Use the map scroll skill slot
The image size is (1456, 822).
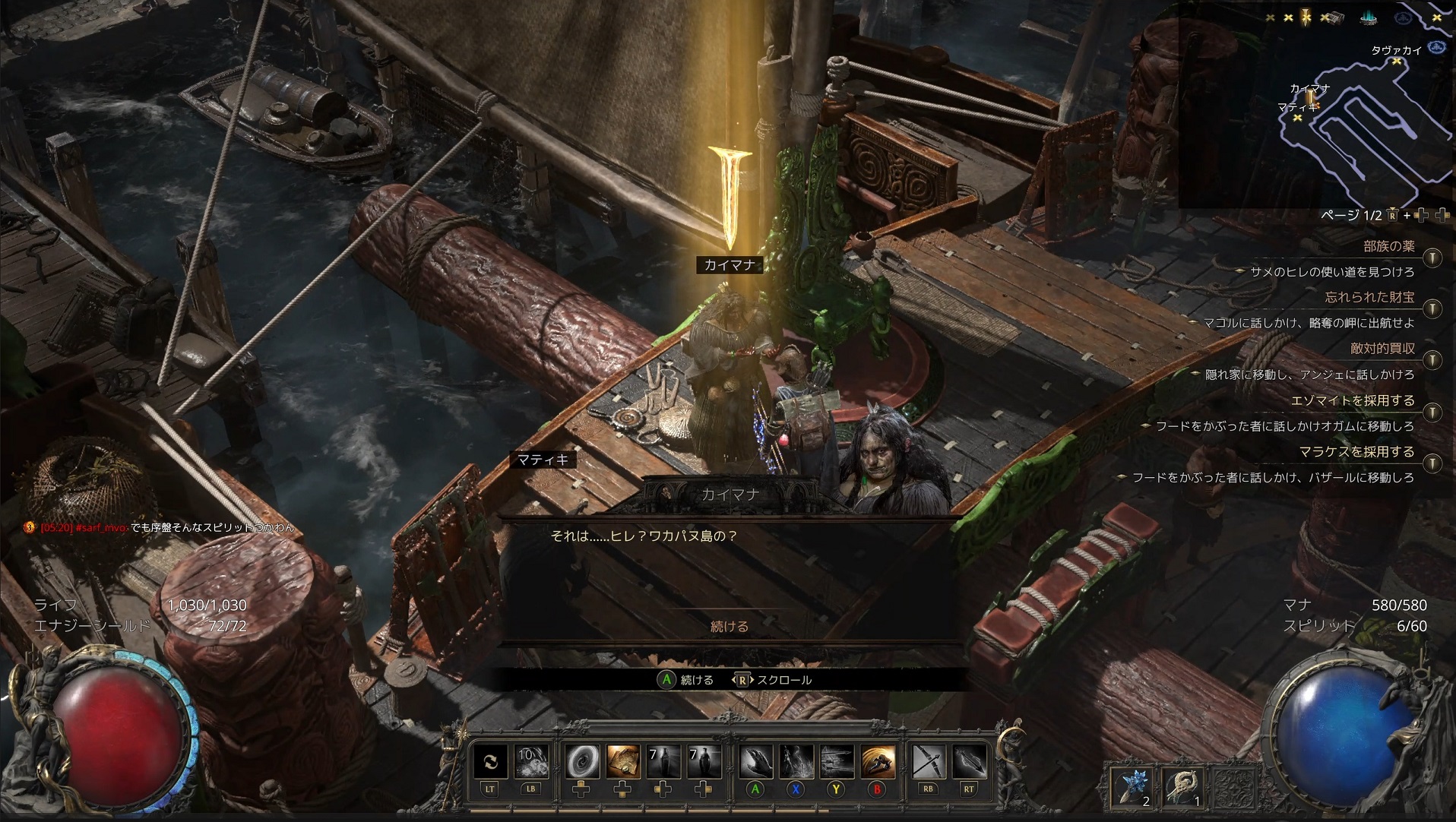622,761
